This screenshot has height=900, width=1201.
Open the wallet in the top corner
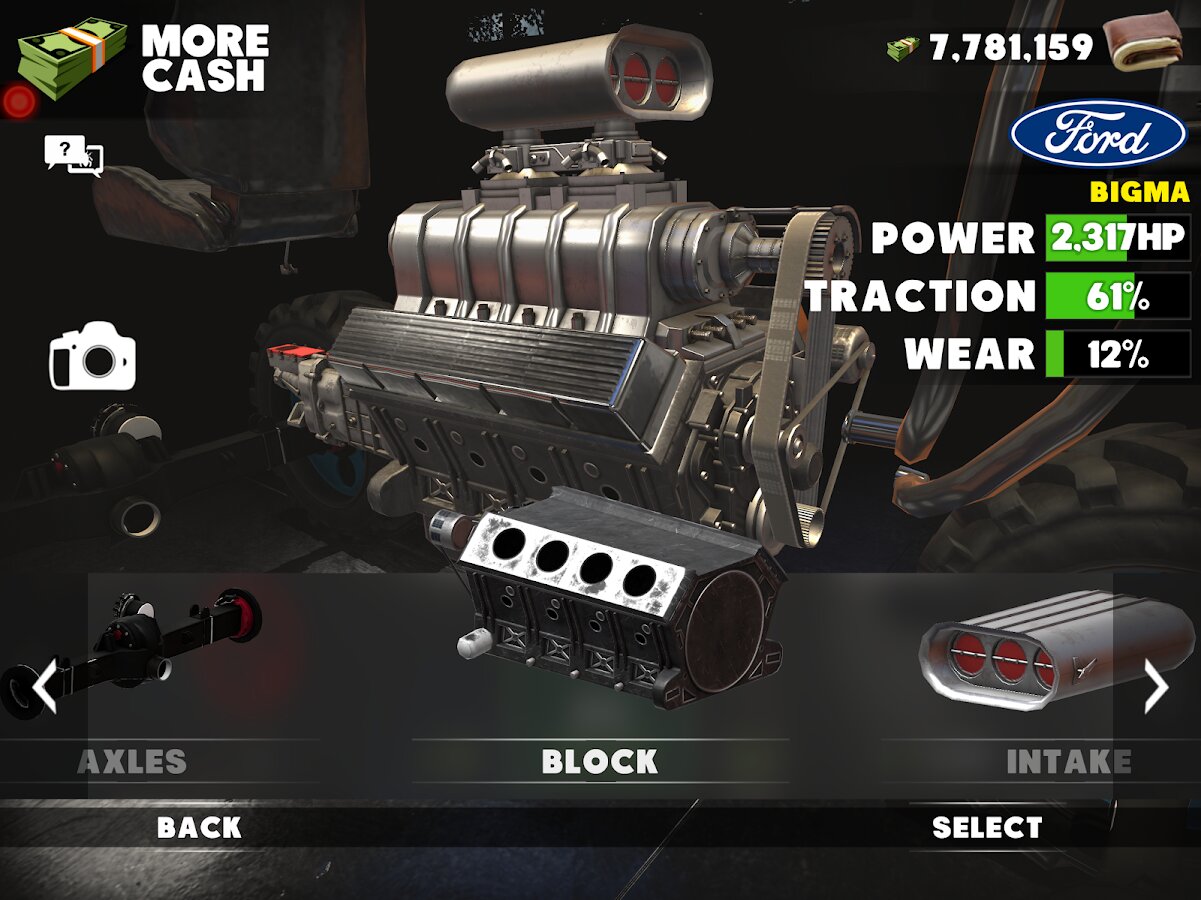pos(1141,42)
